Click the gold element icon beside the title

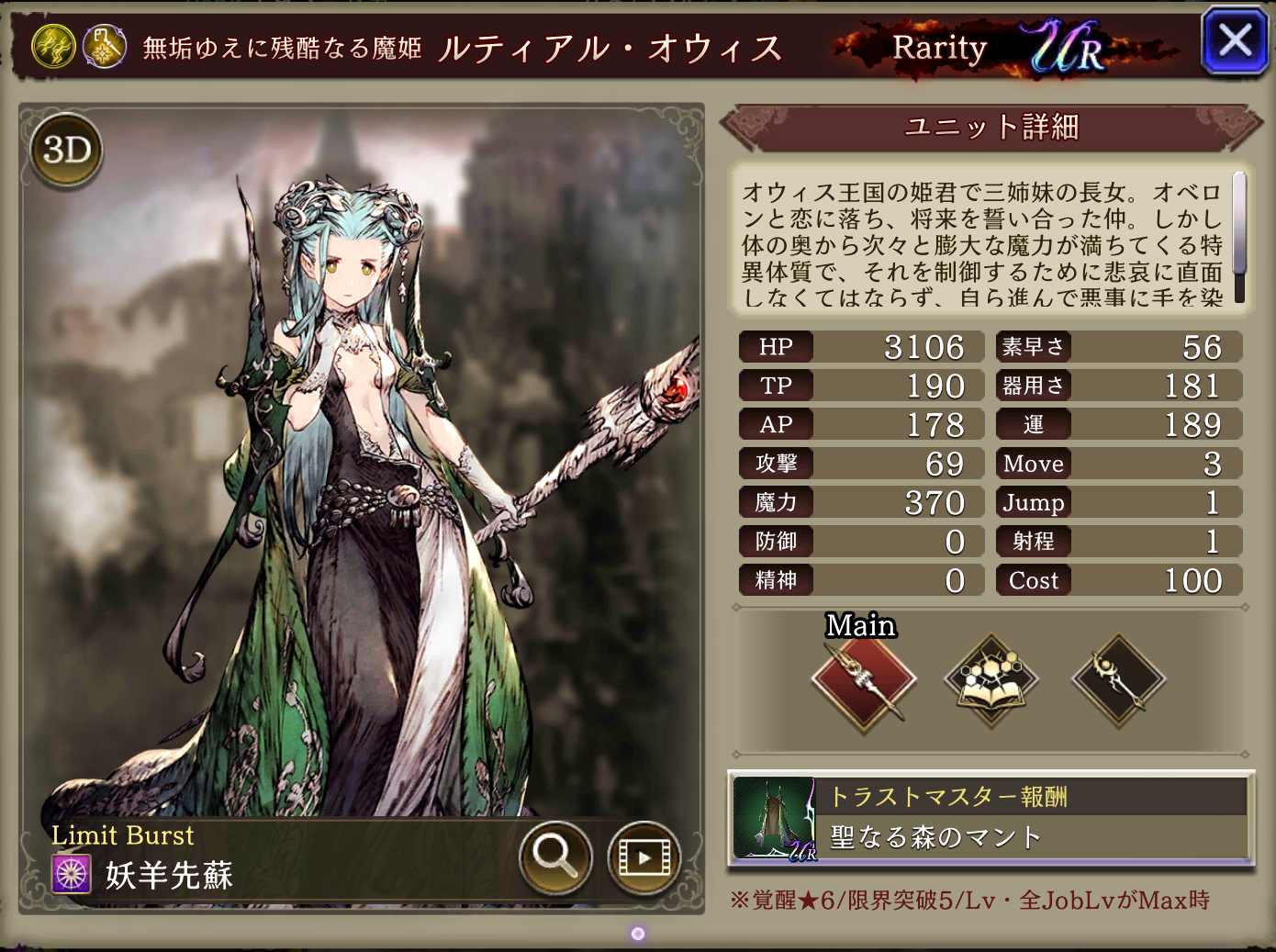(x=53, y=46)
